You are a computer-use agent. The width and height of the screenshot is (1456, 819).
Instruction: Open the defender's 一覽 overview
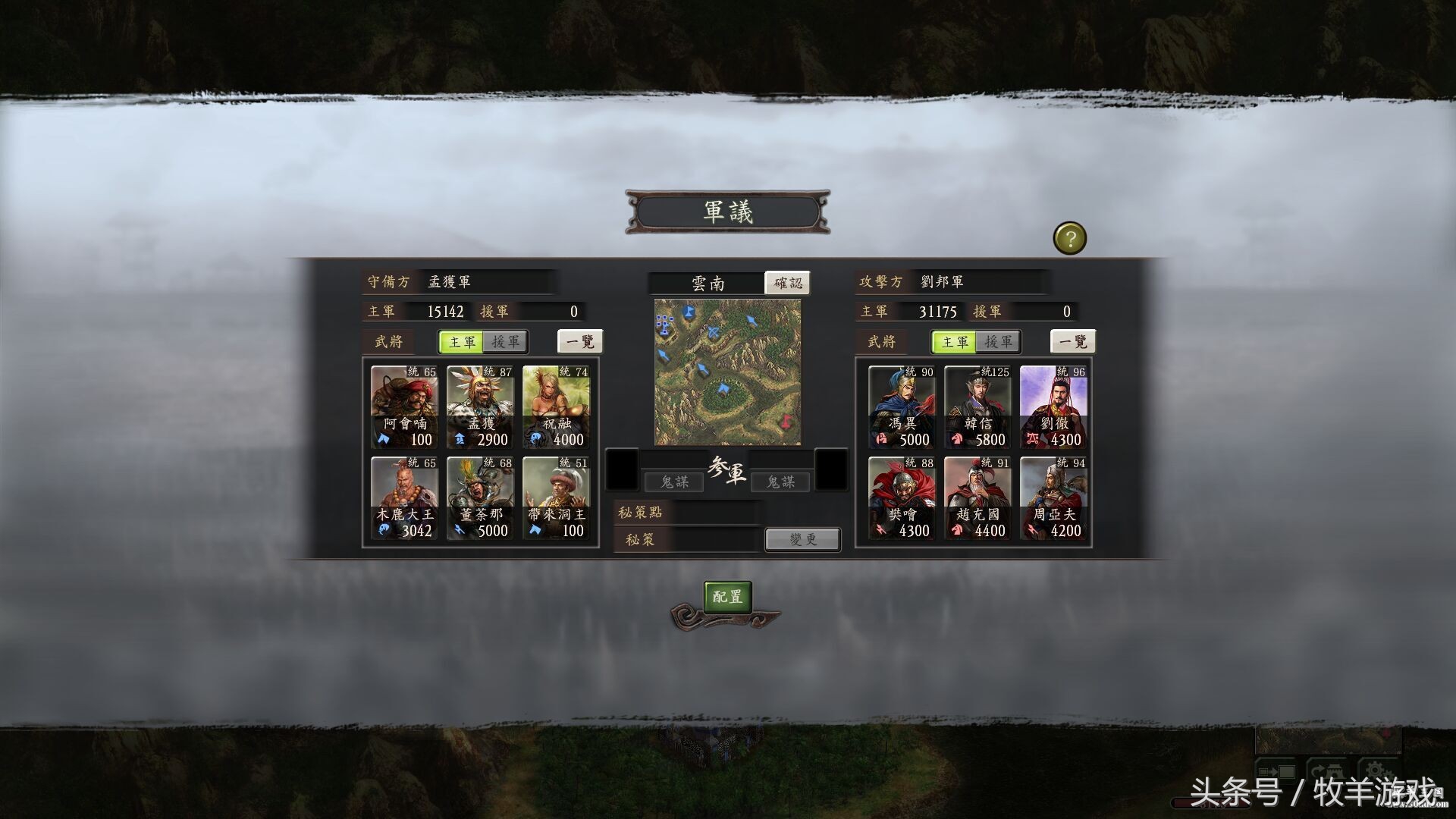(580, 342)
